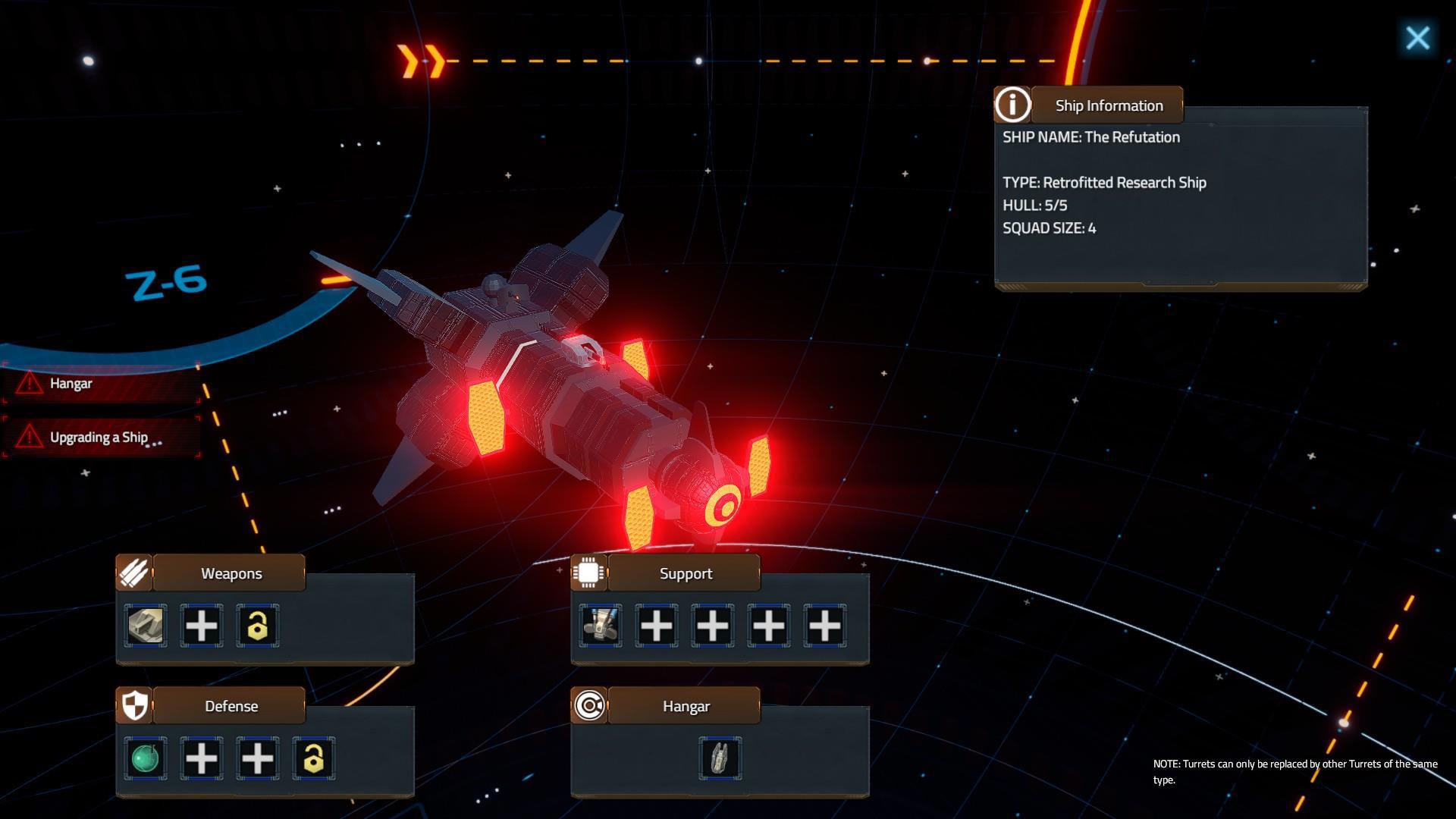Select the green shield Defense slot

[x=146, y=758]
